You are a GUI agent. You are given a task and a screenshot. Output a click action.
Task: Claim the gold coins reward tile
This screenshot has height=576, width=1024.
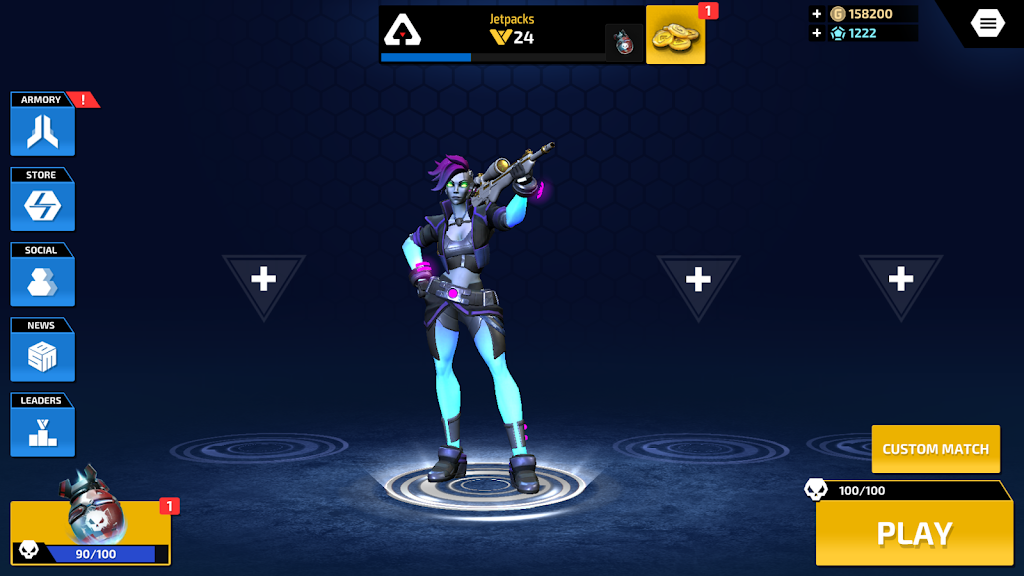tap(675, 35)
